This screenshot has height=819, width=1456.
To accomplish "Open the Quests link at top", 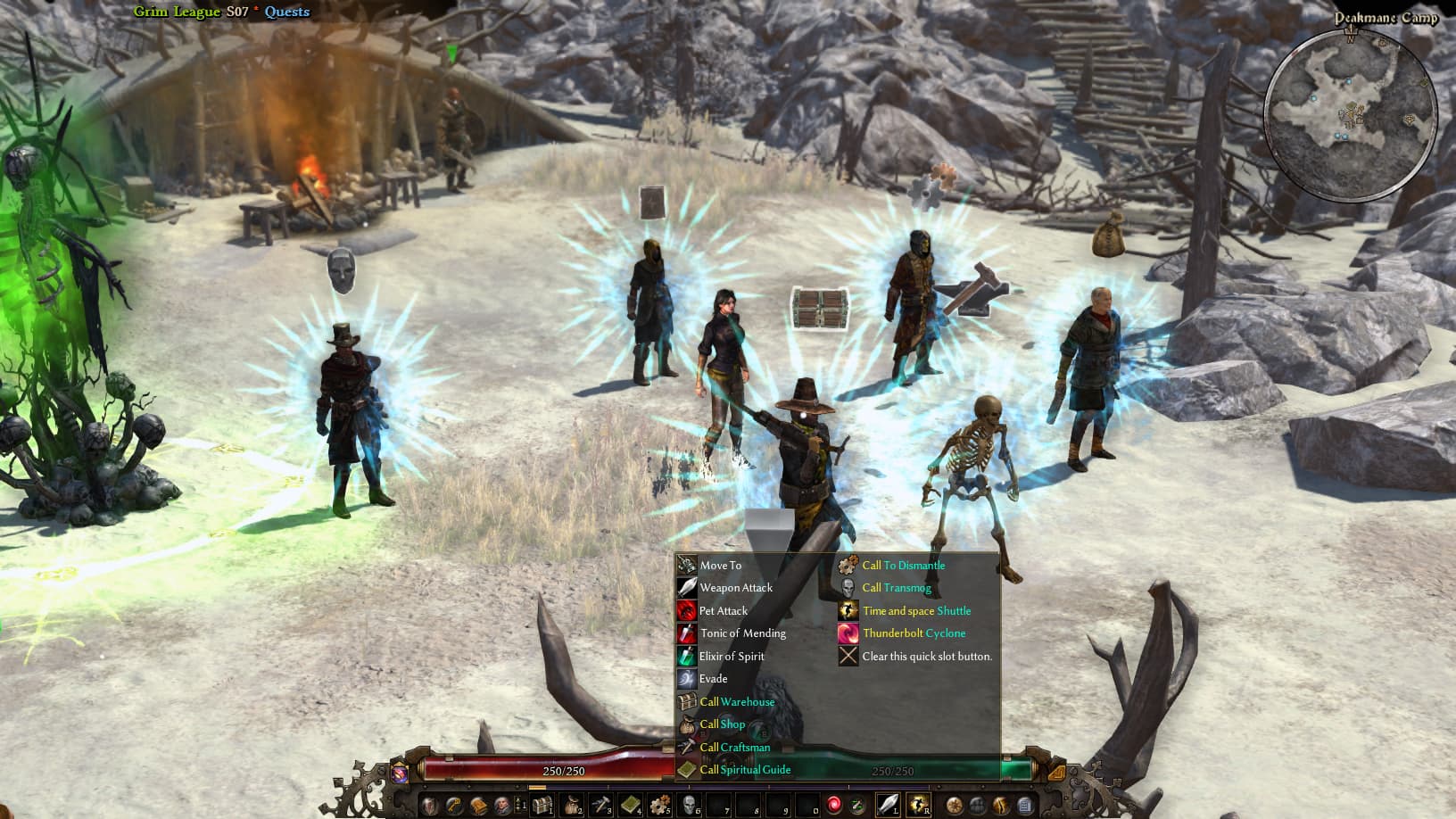I will (x=286, y=12).
